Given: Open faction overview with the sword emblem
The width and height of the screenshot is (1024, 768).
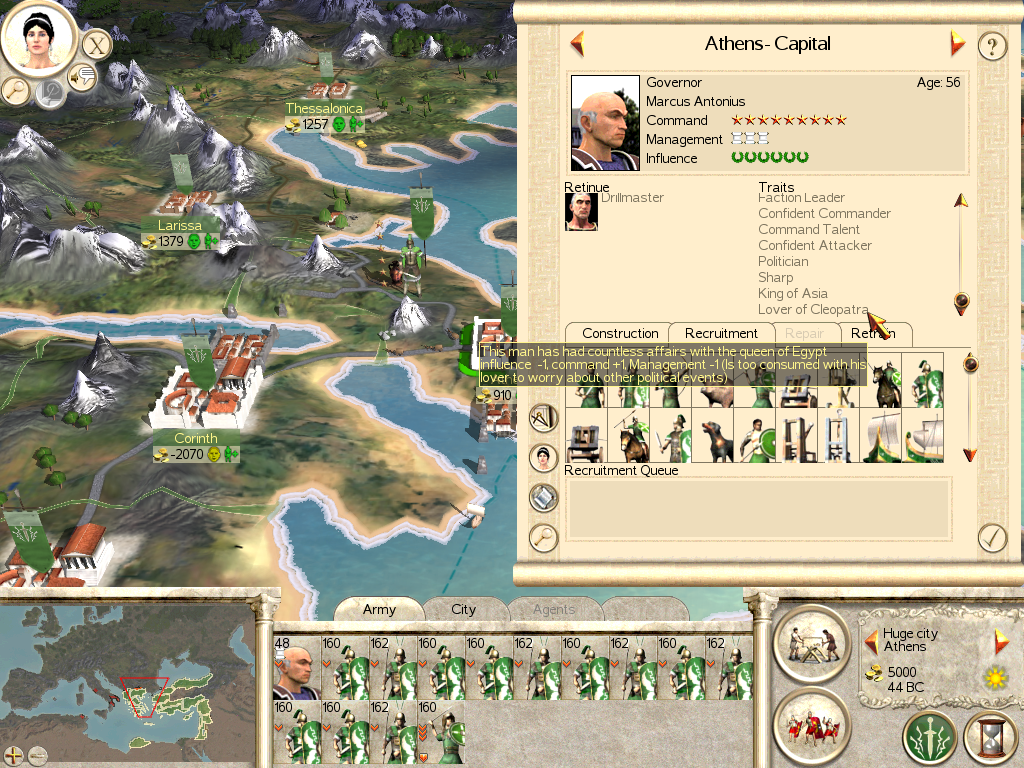Looking at the screenshot, I should 930,739.
